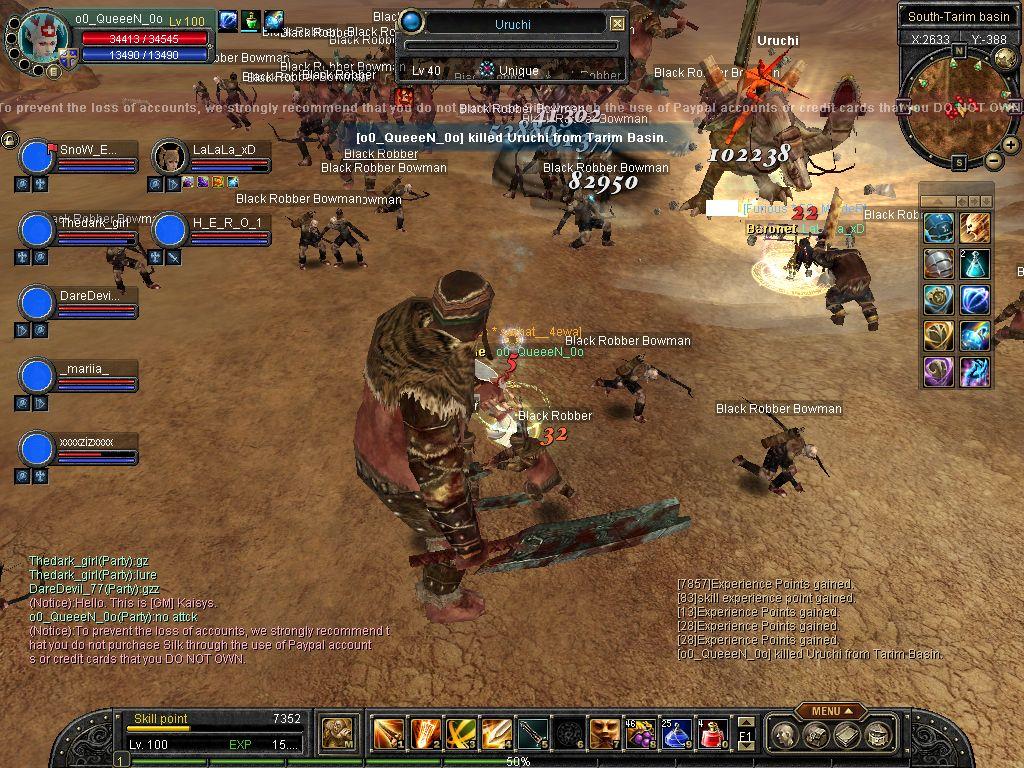
Task: Activate the face mask skill slot 7
Action: (x=604, y=734)
